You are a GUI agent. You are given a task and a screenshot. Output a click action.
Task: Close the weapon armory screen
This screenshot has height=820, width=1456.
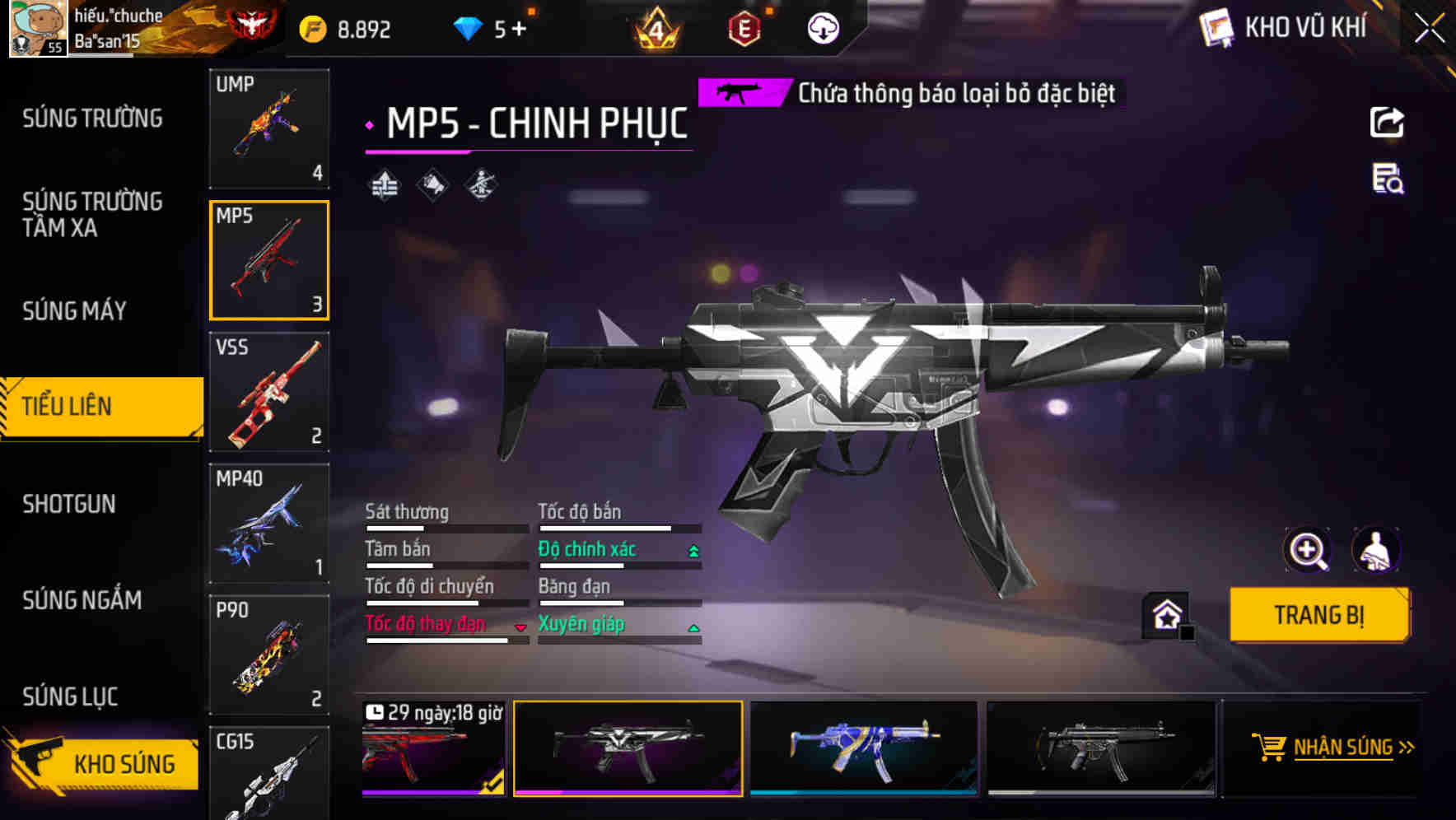click(1430, 29)
